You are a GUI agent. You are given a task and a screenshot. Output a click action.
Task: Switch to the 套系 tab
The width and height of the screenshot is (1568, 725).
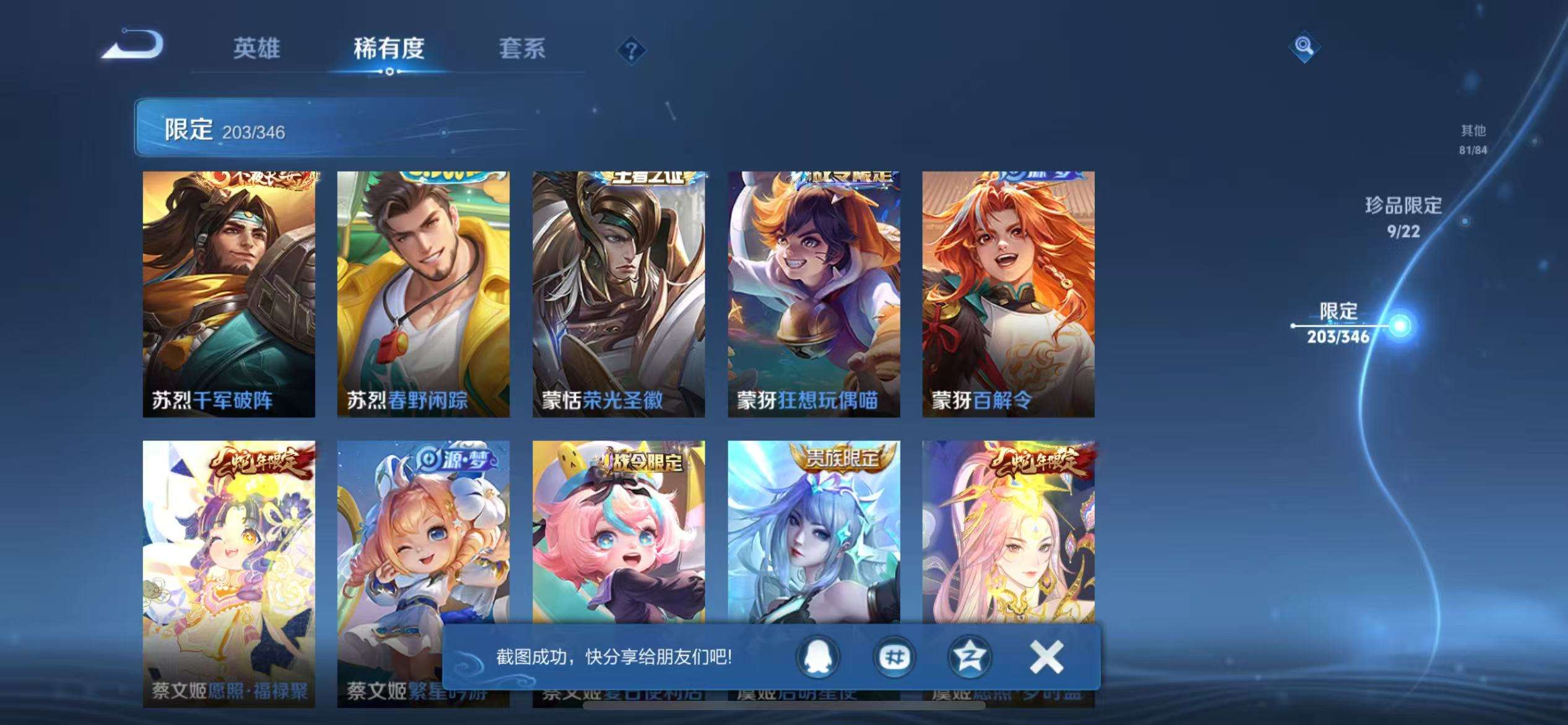[x=523, y=50]
